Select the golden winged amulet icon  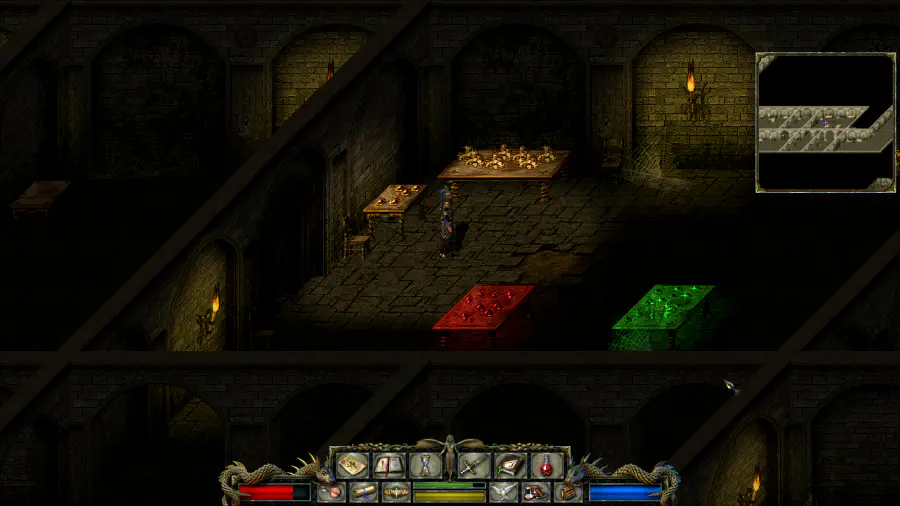[x=395, y=492]
